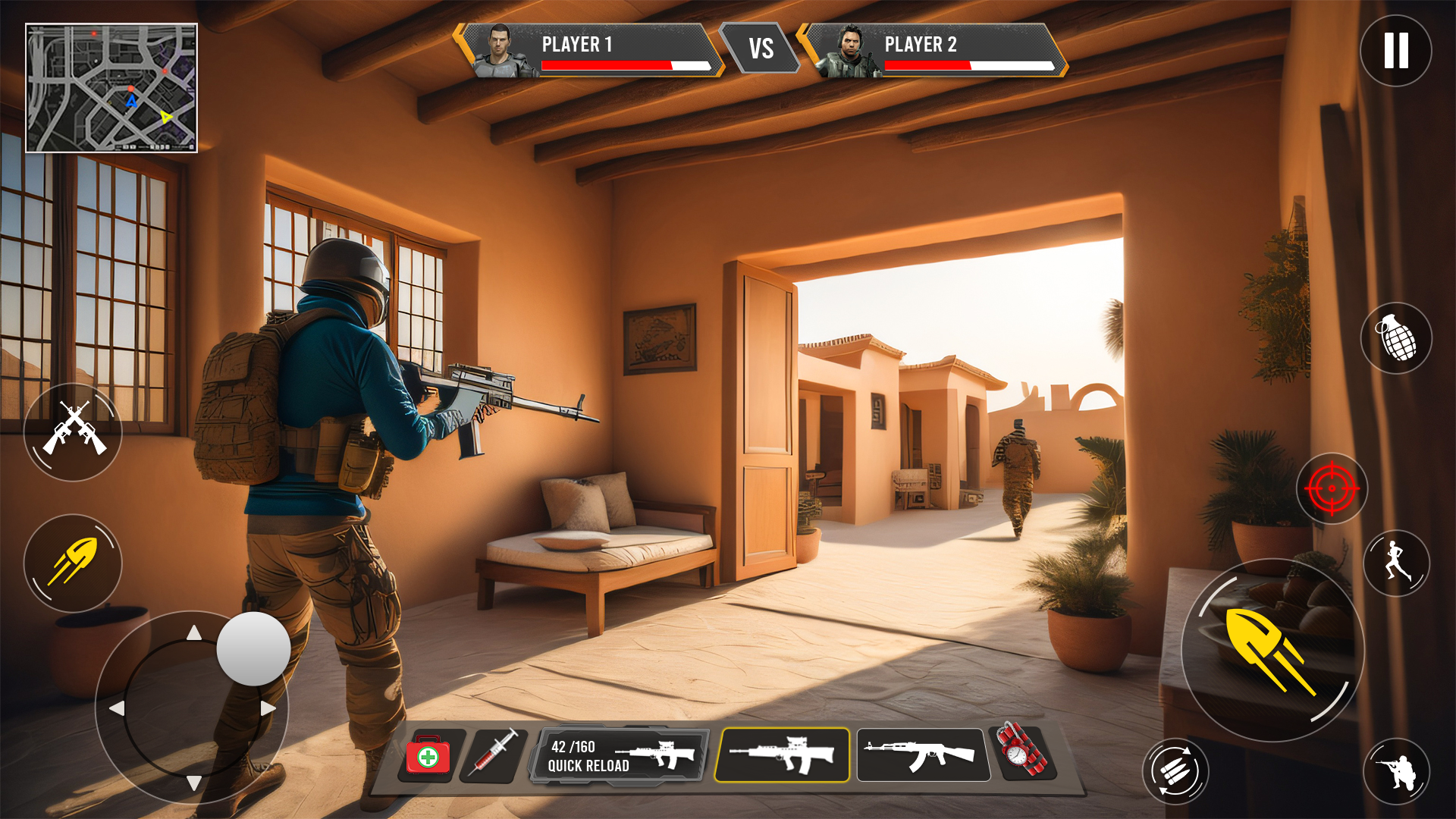Reload ammo with the circular bullets icon
This screenshot has height=819, width=1456.
pyautogui.click(x=1175, y=771)
